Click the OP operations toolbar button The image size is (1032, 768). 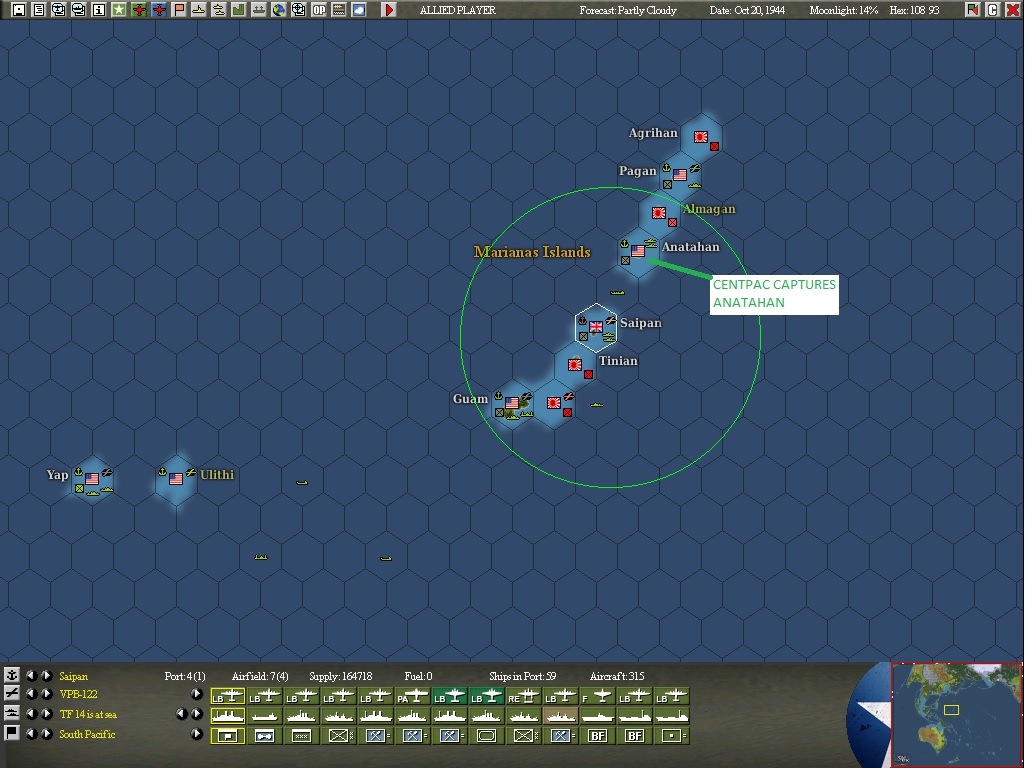click(x=318, y=10)
